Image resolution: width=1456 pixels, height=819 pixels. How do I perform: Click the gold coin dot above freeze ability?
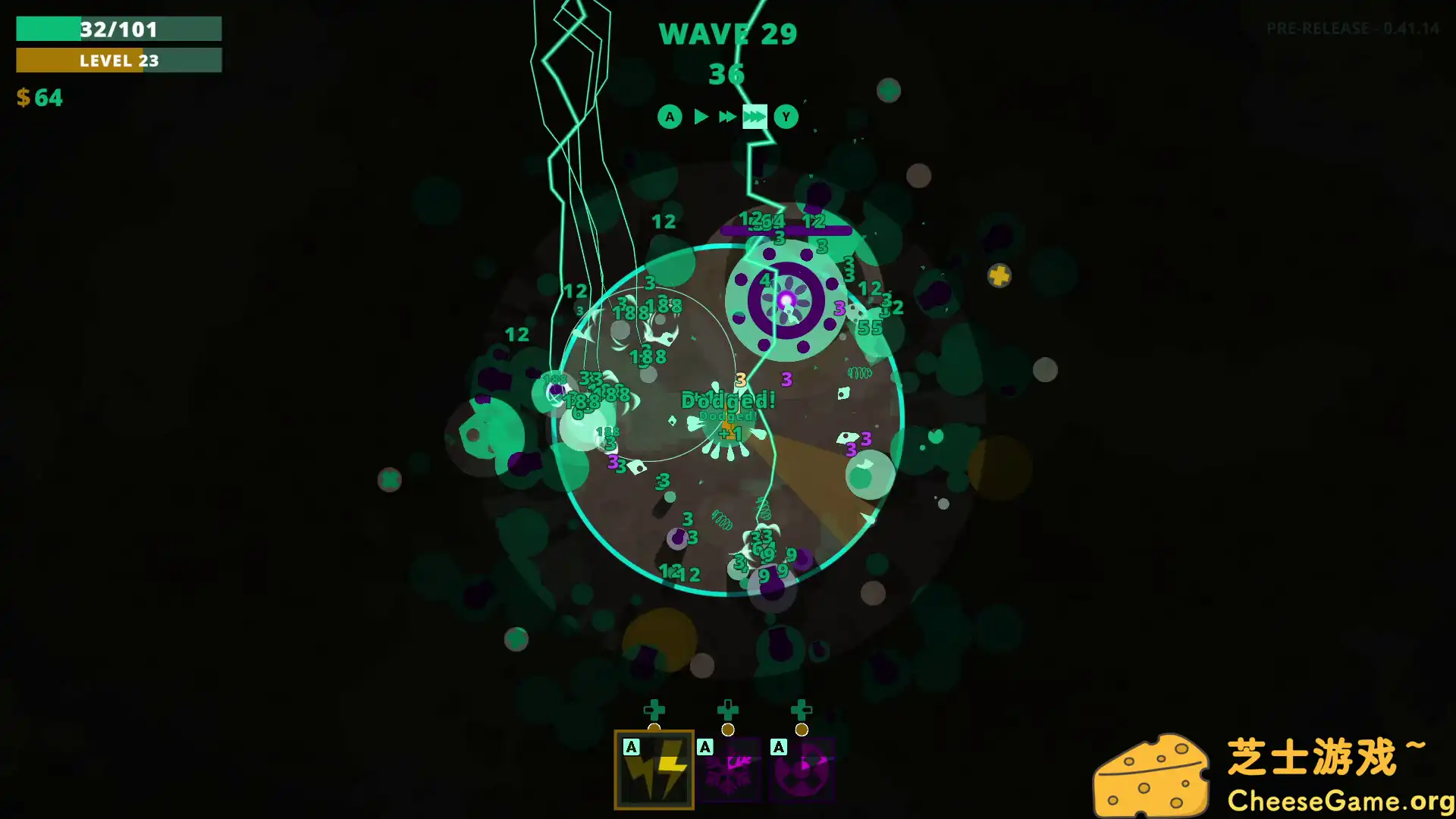click(x=727, y=730)
